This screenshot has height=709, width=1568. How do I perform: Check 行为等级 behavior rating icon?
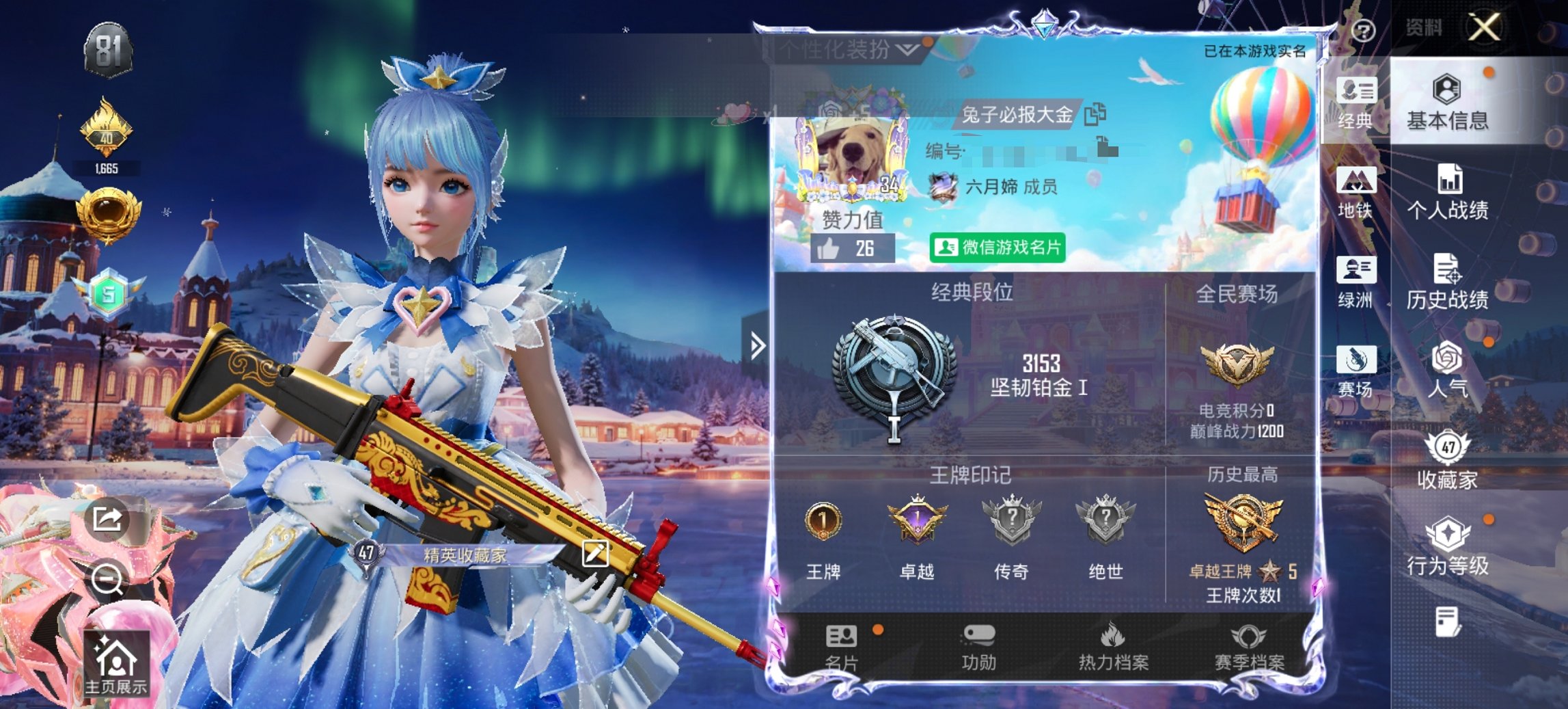[1448, 547]
